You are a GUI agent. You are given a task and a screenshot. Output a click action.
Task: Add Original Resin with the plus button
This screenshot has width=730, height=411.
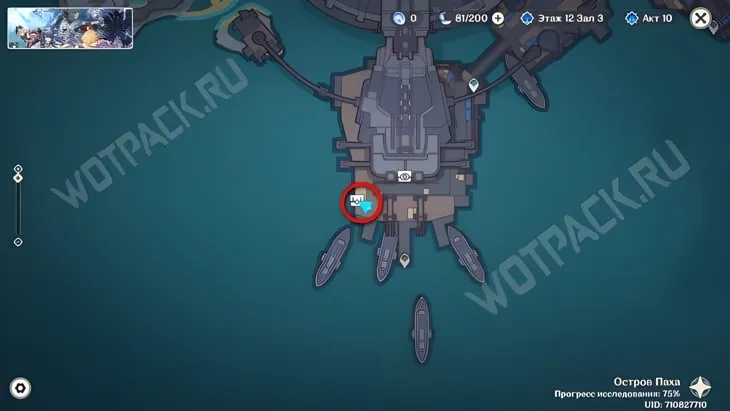[498, 18]
